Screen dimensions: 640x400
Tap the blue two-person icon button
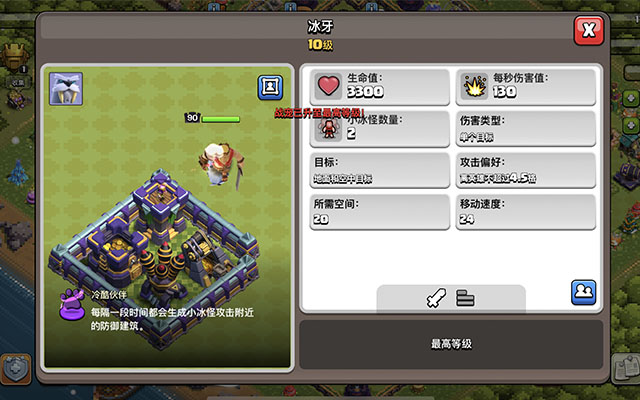[x=584, y=292]
